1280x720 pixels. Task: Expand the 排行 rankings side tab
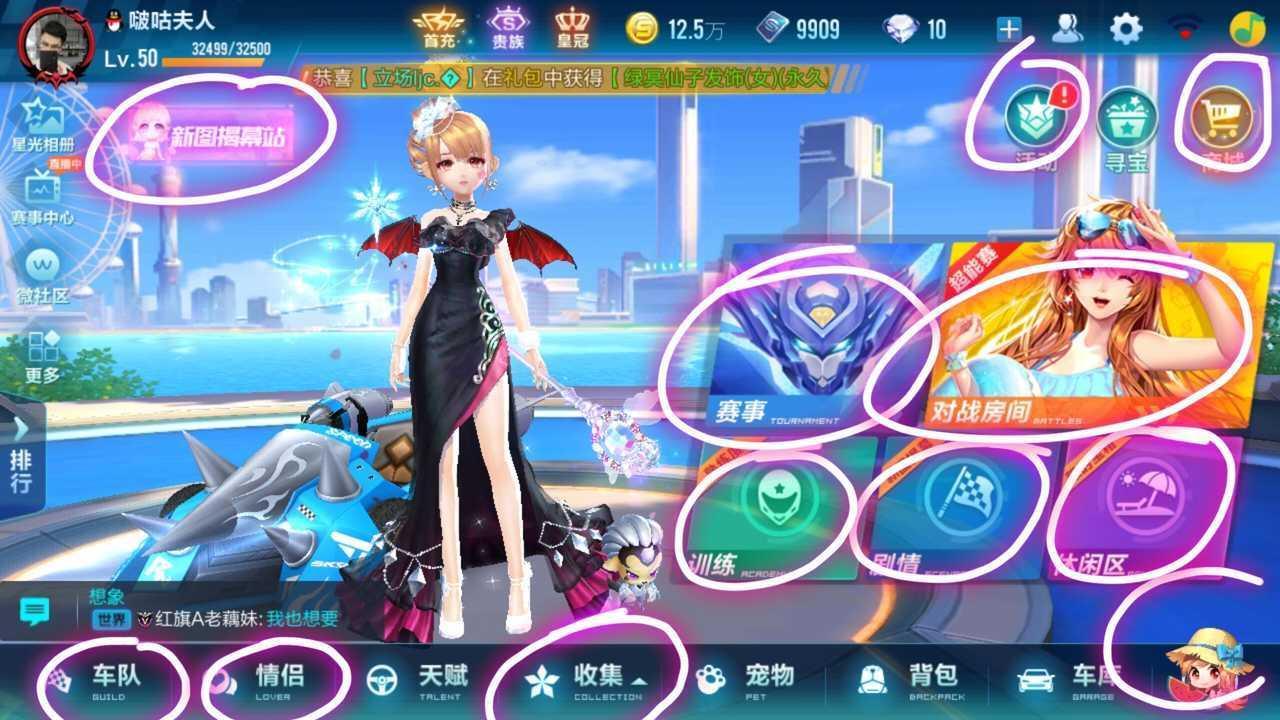pos(22,460)
